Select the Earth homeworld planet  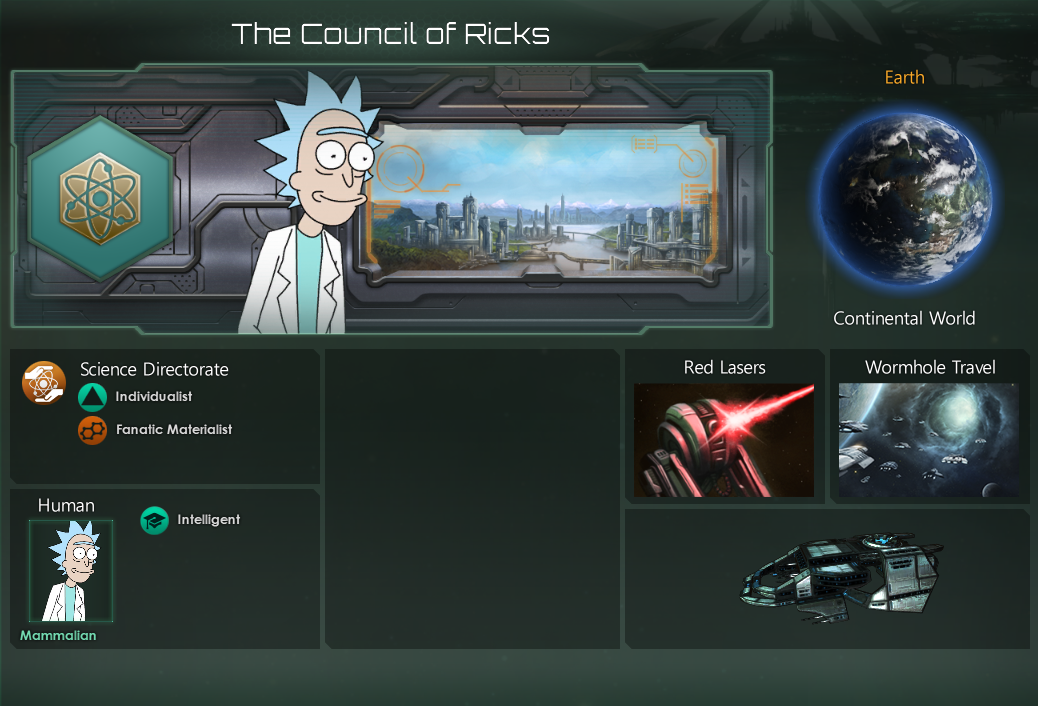coord(904,197)
